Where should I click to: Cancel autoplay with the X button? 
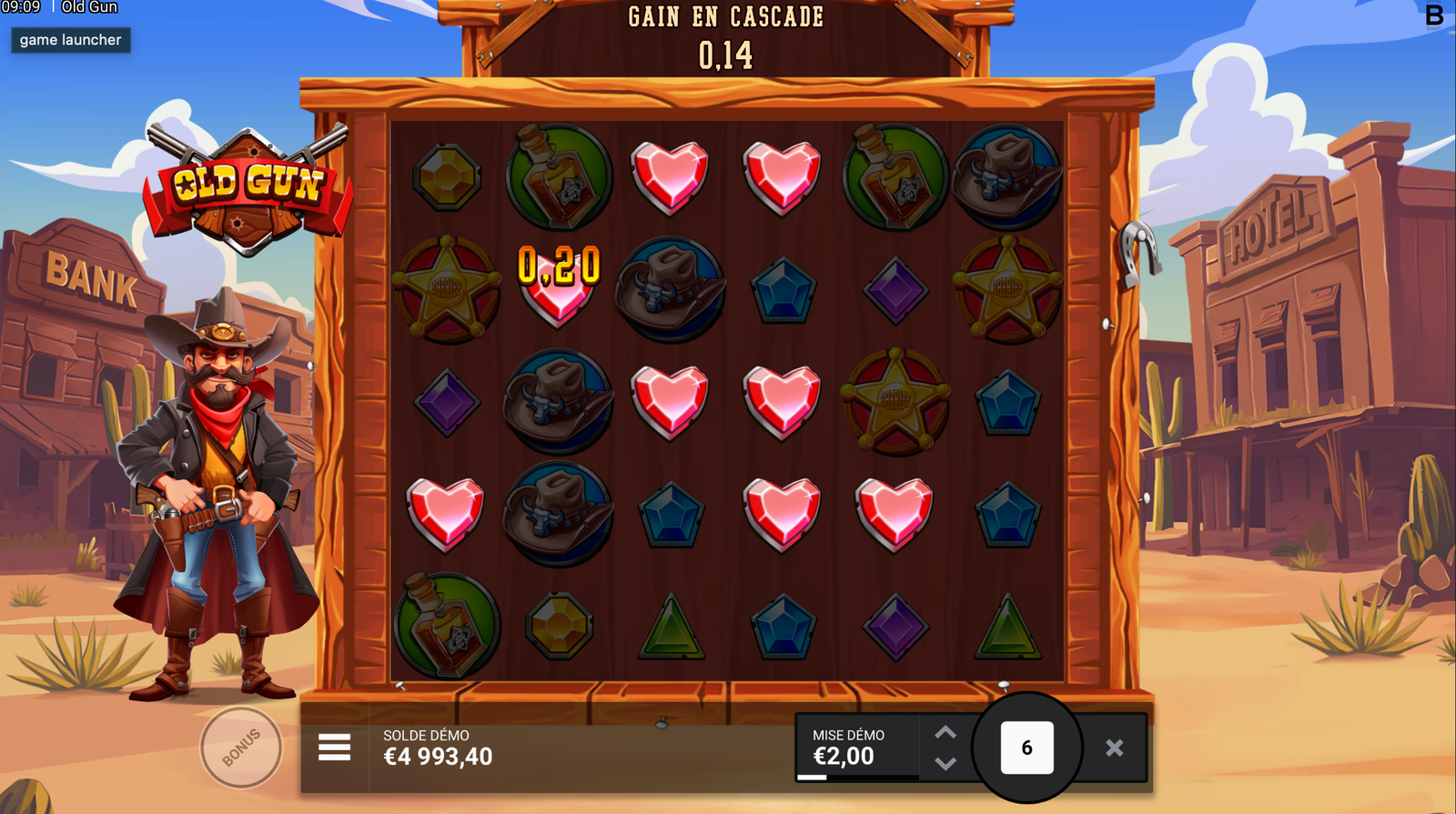[1114, 748]
